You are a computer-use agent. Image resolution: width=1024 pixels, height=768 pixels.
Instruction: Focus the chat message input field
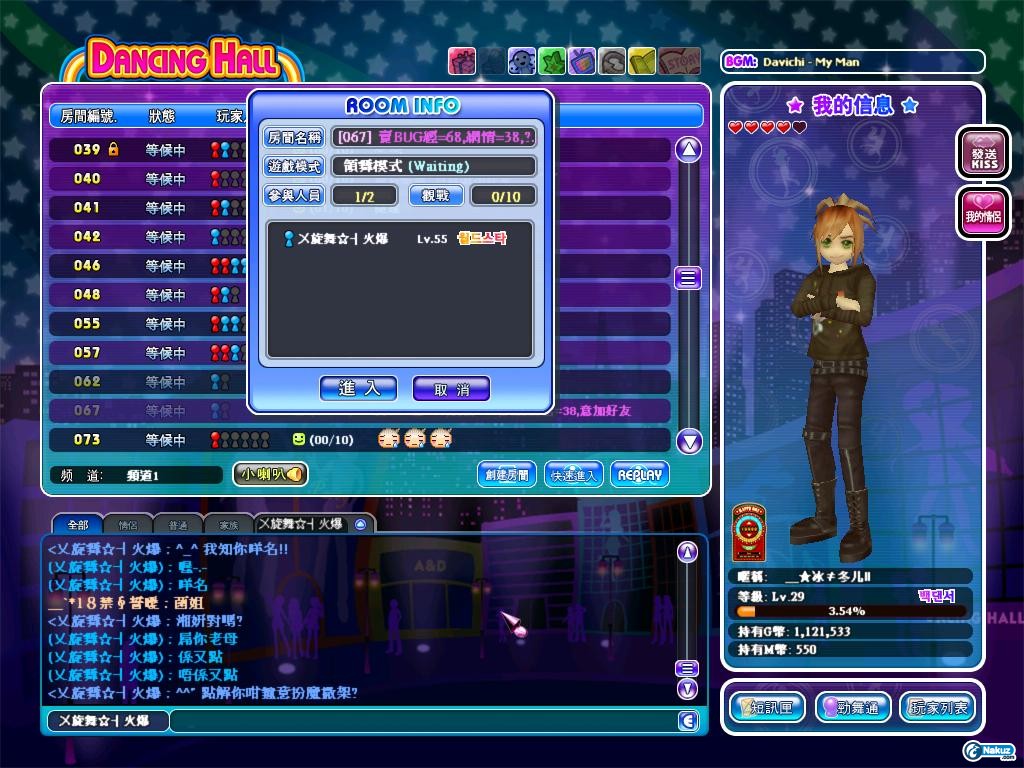tap(420, 720)
